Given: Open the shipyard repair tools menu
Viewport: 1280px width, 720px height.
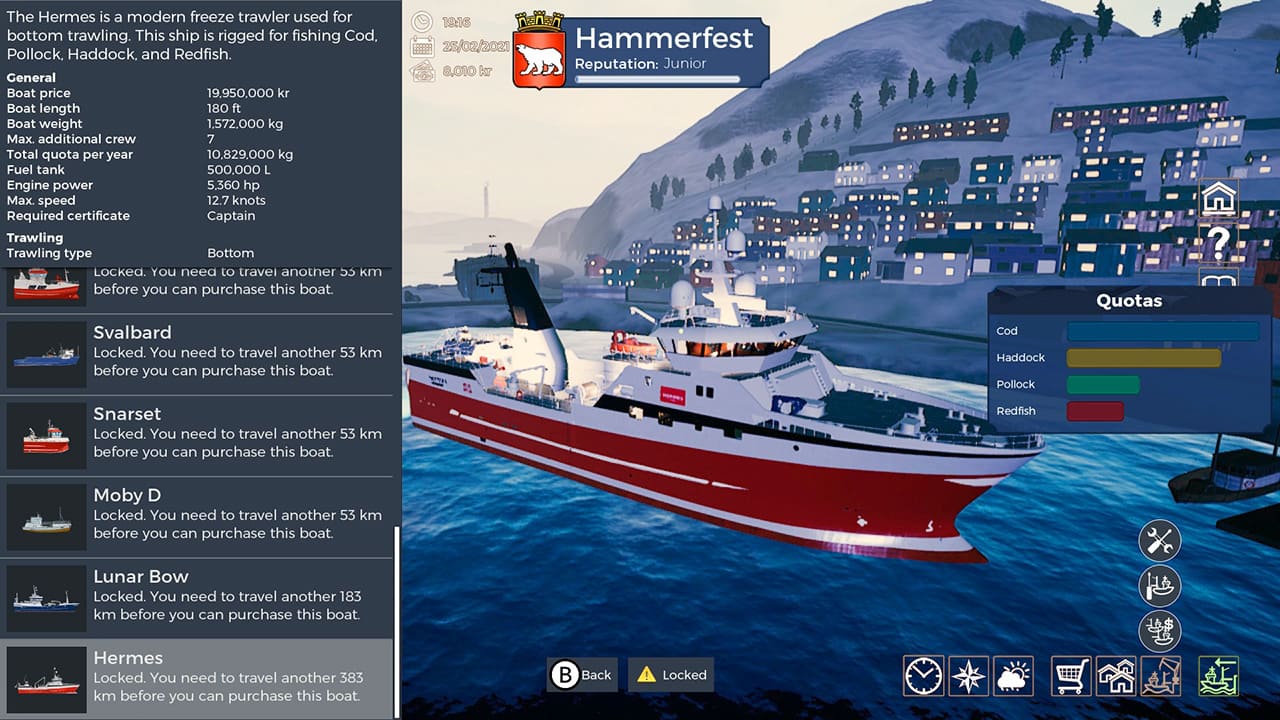Looking at the screenshot, I should click(x=1162, y=540).
